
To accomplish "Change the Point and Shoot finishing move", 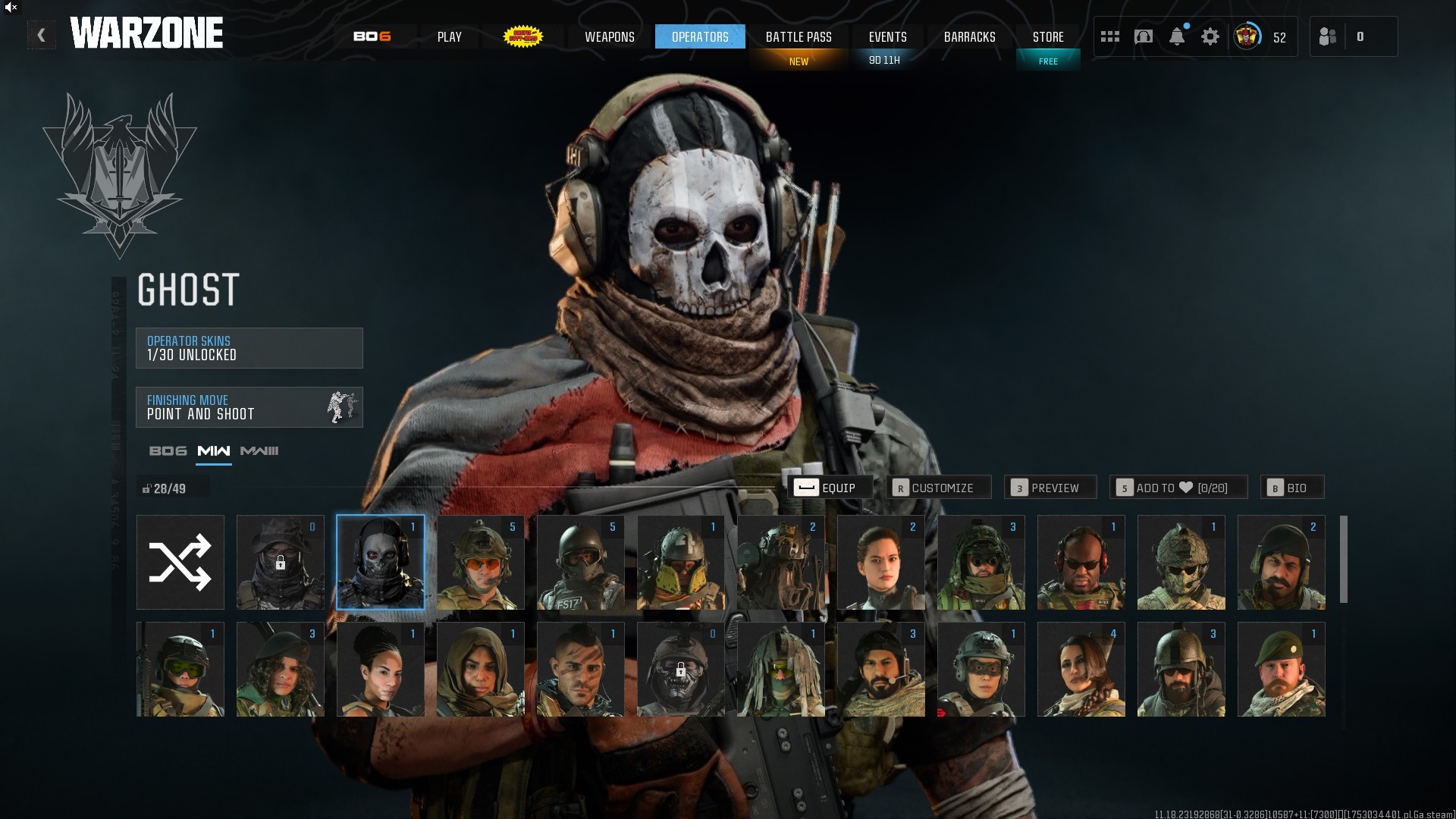I will pos(249,407).
